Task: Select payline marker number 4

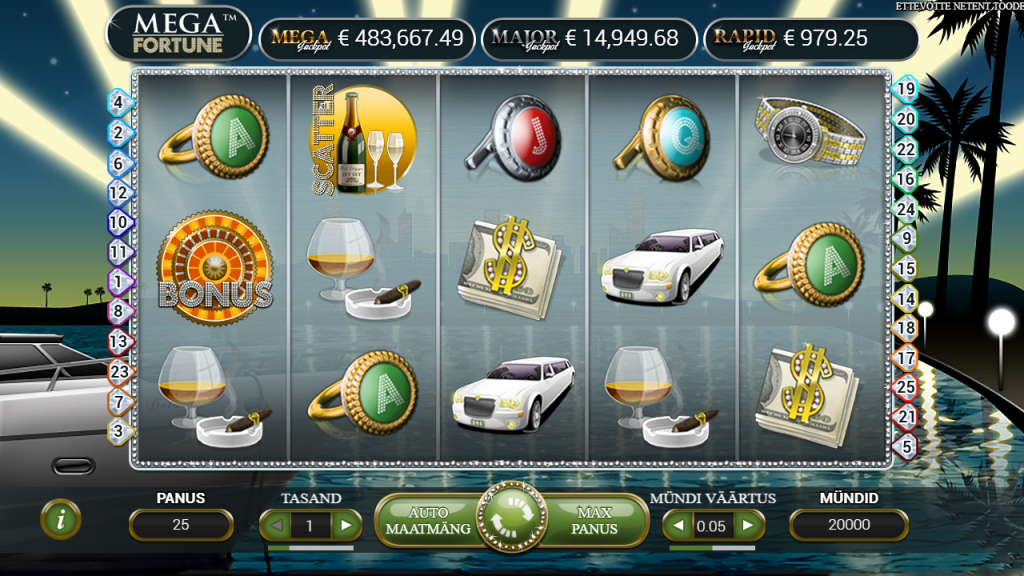Action: pos(118,102)
